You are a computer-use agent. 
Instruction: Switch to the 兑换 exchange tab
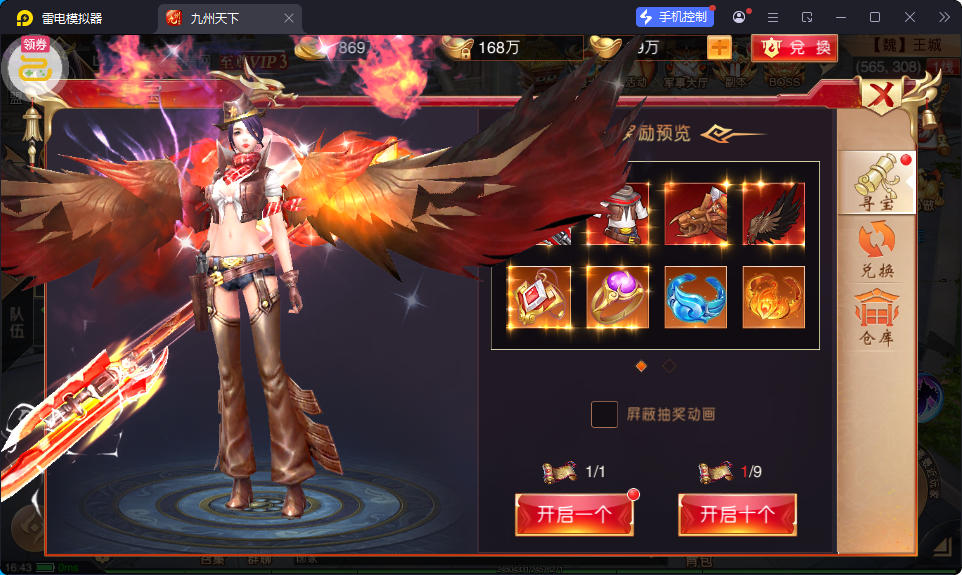coord(876,250)
